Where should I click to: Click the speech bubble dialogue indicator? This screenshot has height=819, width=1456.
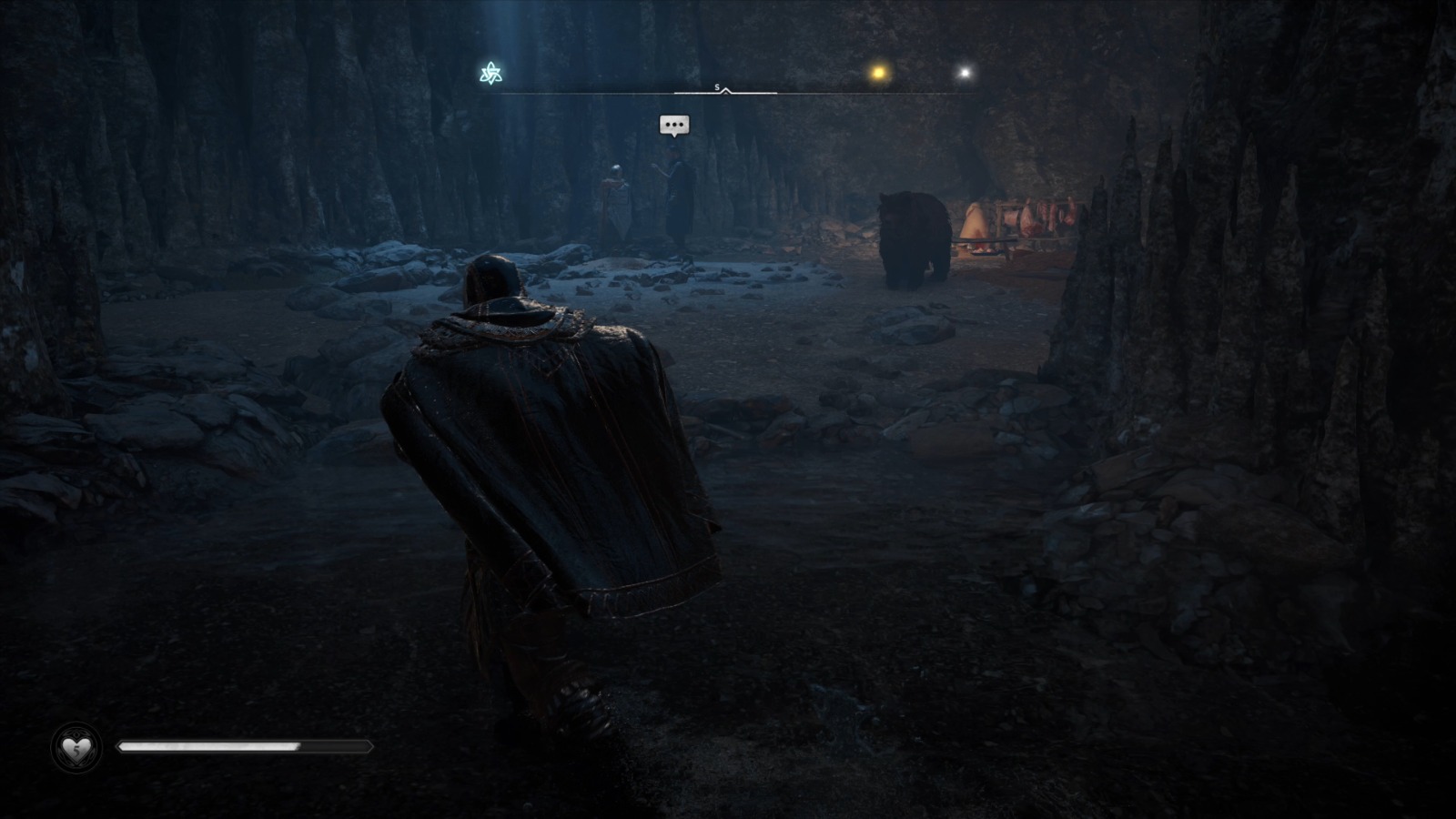point(673,125)
